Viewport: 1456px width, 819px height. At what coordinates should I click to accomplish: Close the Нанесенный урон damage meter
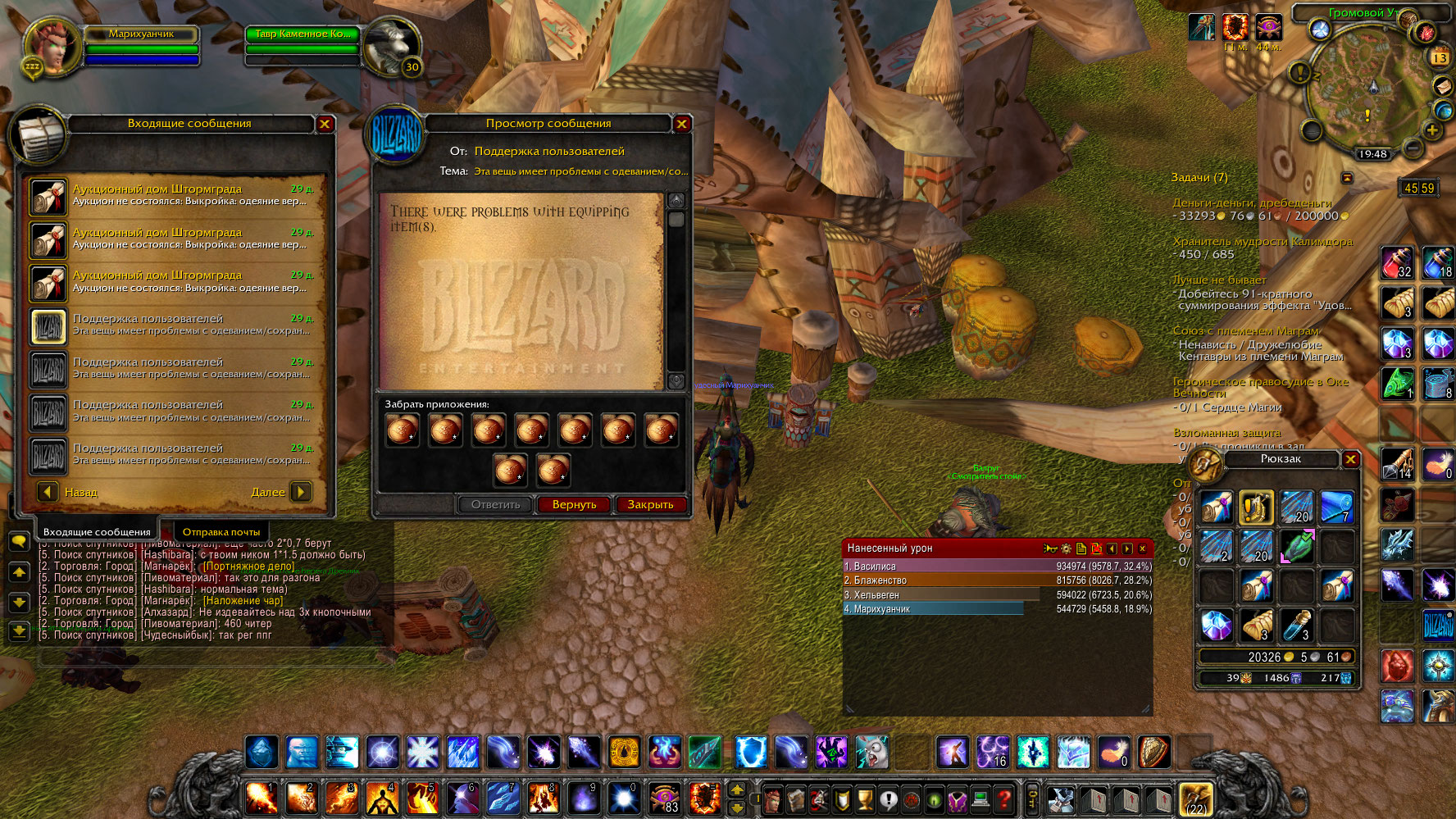1142,548
